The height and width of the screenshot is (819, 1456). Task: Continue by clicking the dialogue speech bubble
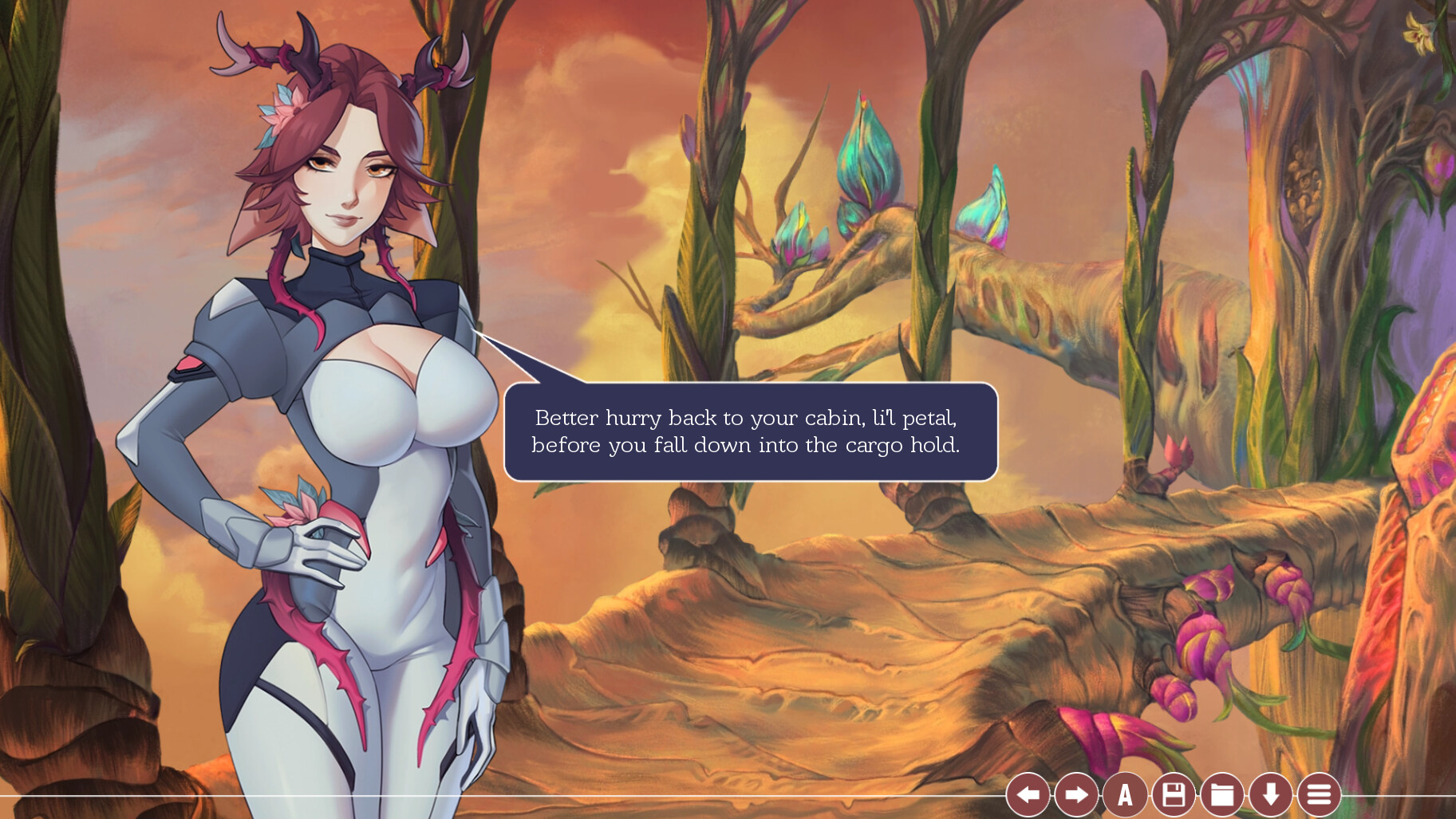click(750, 431)
